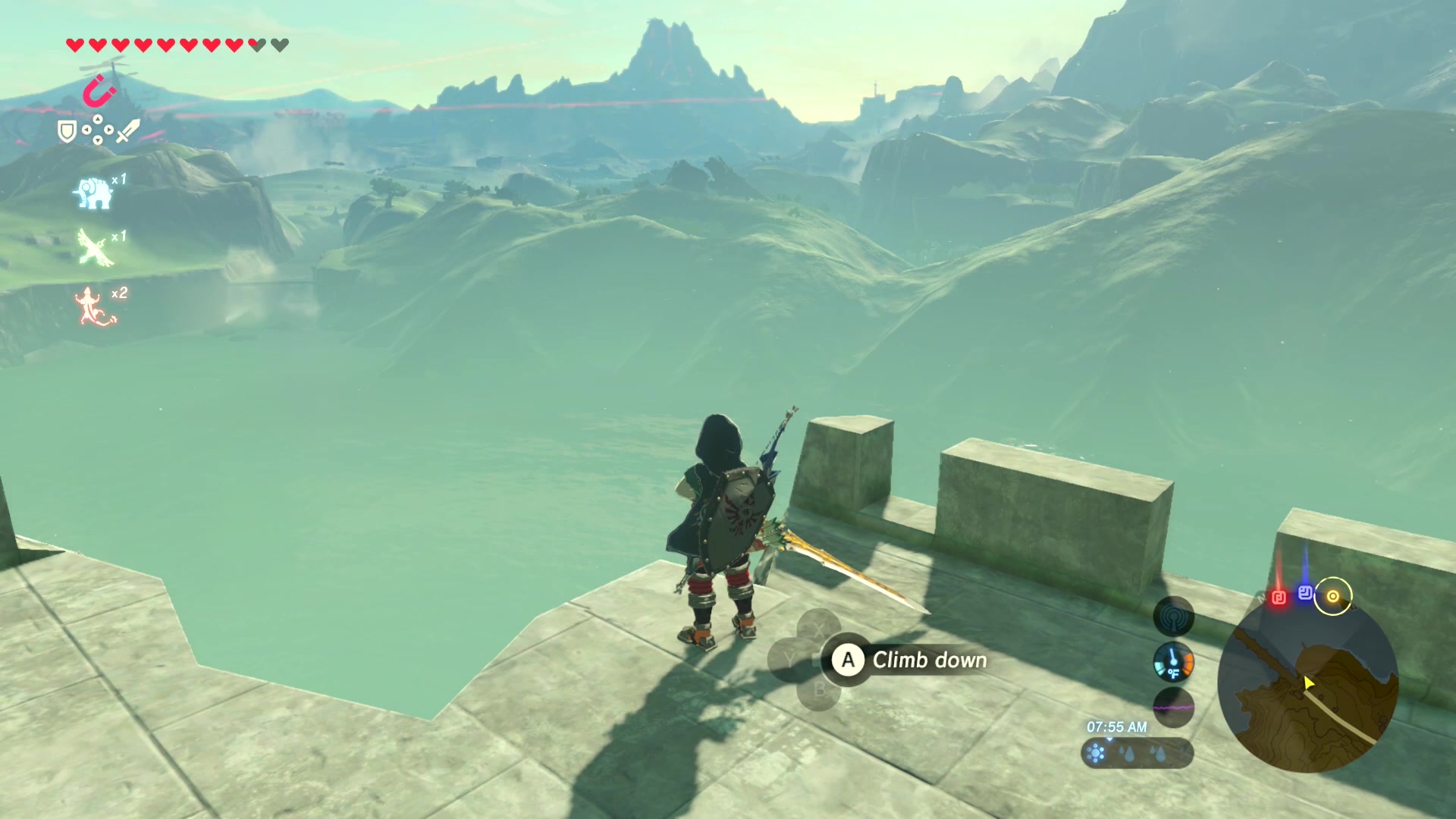Image resolution: width=1456 pixels, height=819 pixels.
Task: Select the yellow circled objective marker
Action: coord(1332,596)
